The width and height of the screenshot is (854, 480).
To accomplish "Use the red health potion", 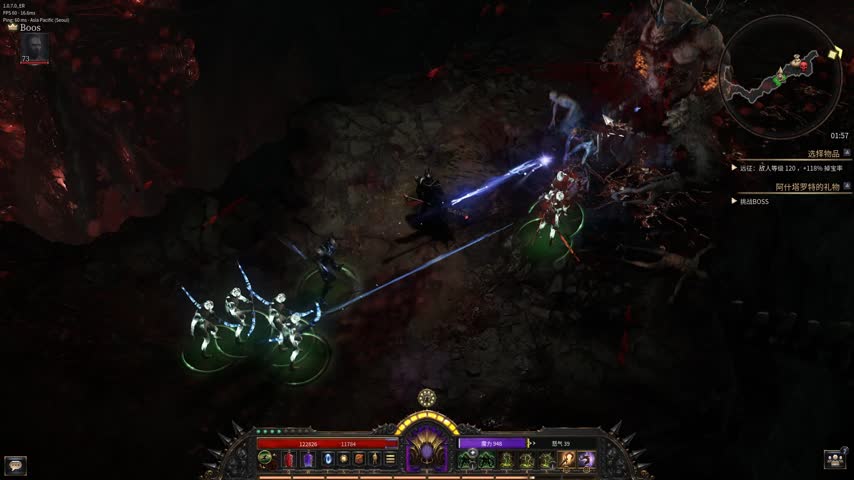I will coord(289,459).
